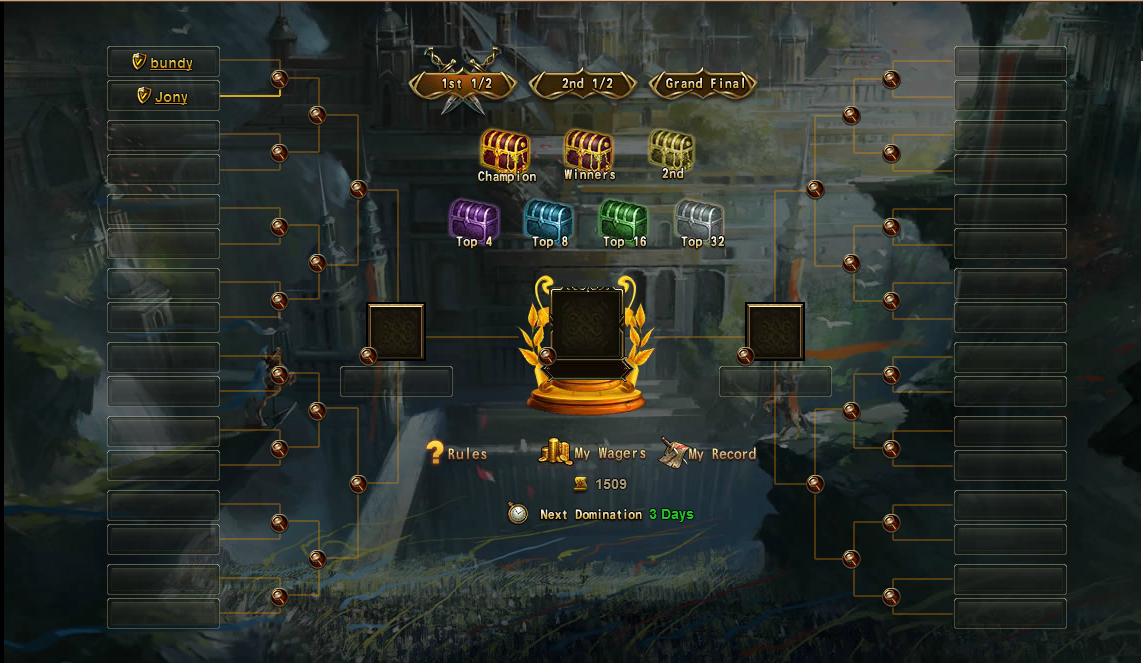Open the green Top 16 chest
This screenshot has width=1143, height=663.
[624, 219]
